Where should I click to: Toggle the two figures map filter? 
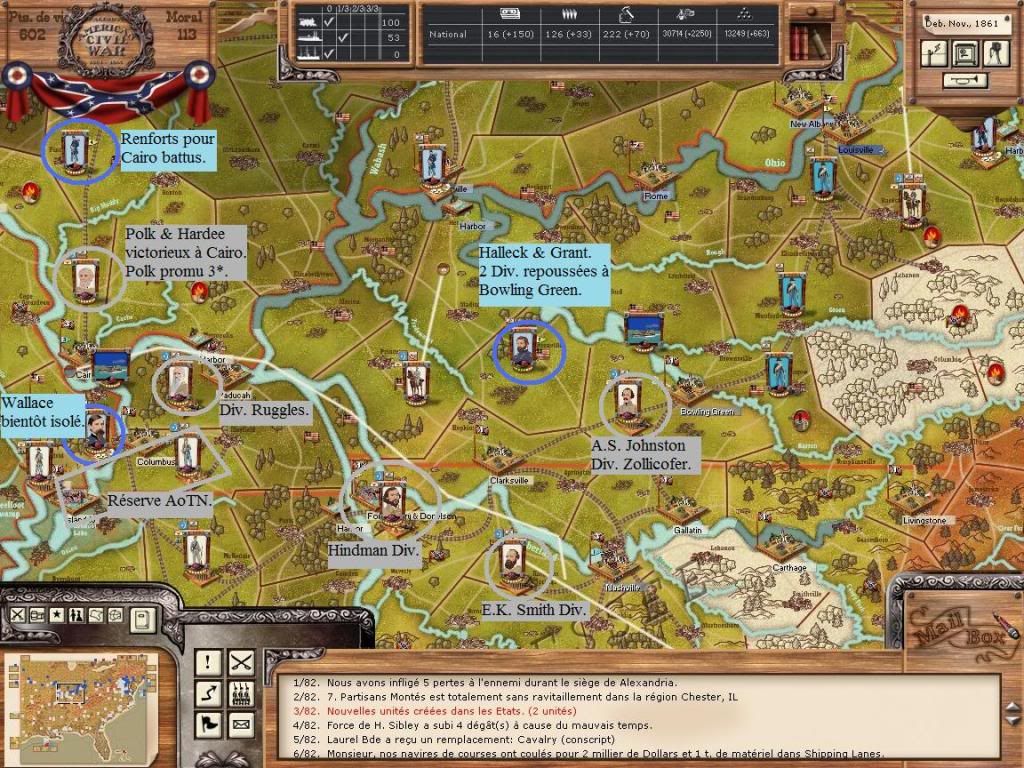pos(74,614)
